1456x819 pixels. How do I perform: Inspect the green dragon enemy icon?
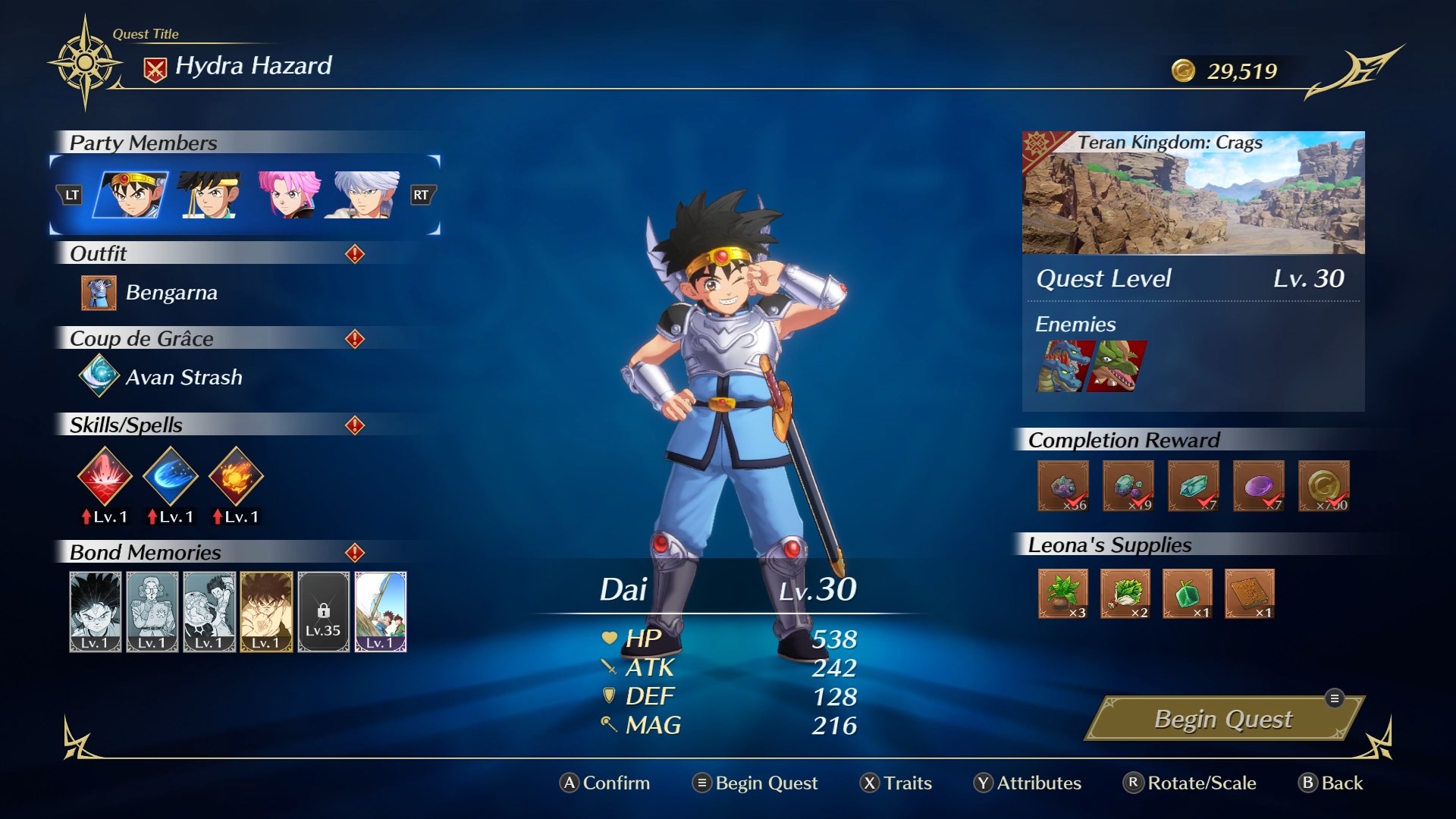pos(1118,366)
